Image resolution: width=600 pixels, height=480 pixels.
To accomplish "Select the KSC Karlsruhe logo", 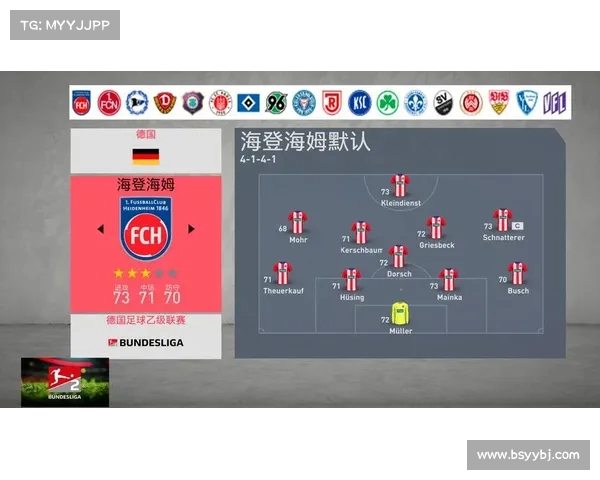I will point(359,103).
